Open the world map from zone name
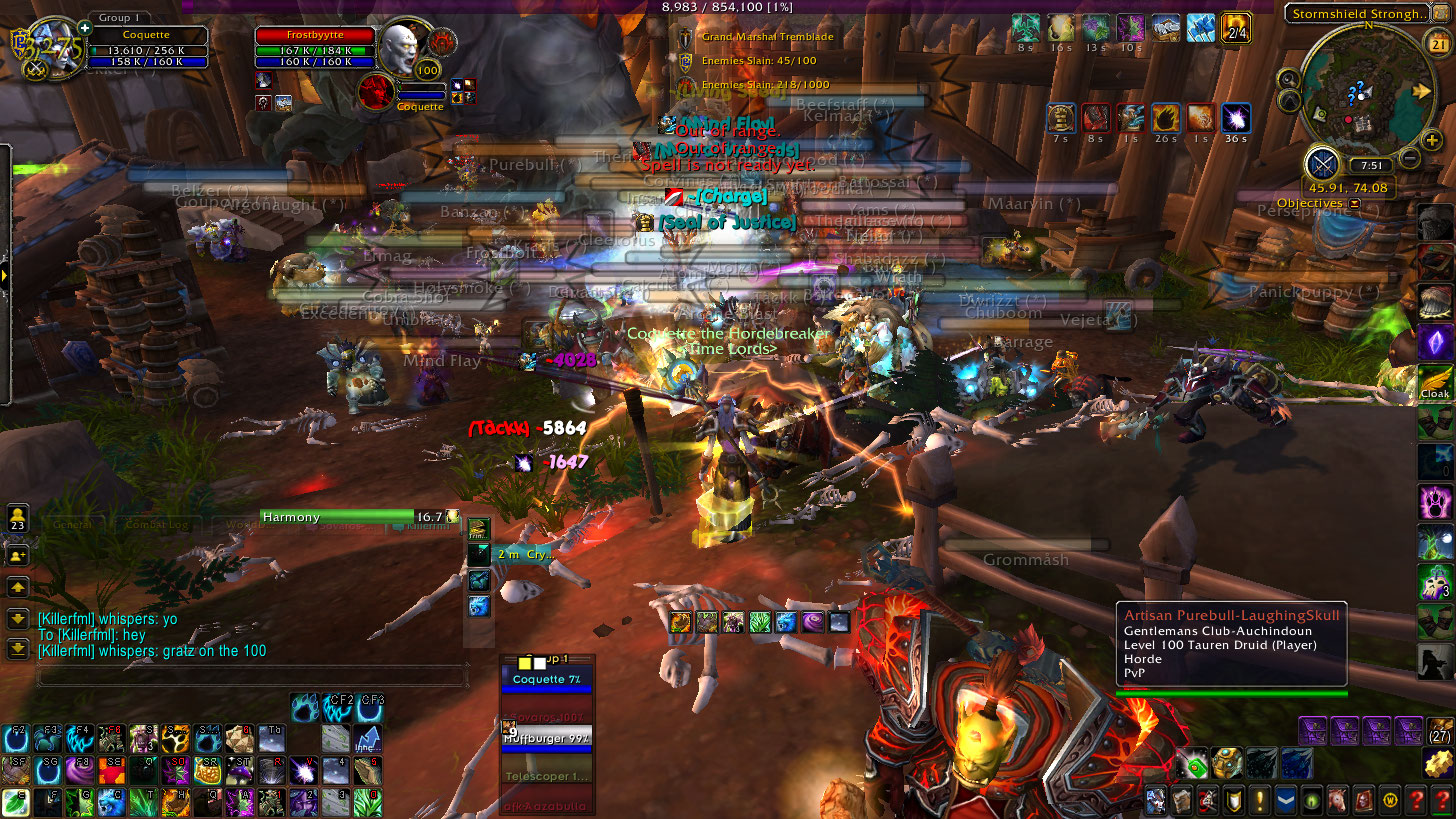This screenshot has height=819, width=1456. [1355, 14]
